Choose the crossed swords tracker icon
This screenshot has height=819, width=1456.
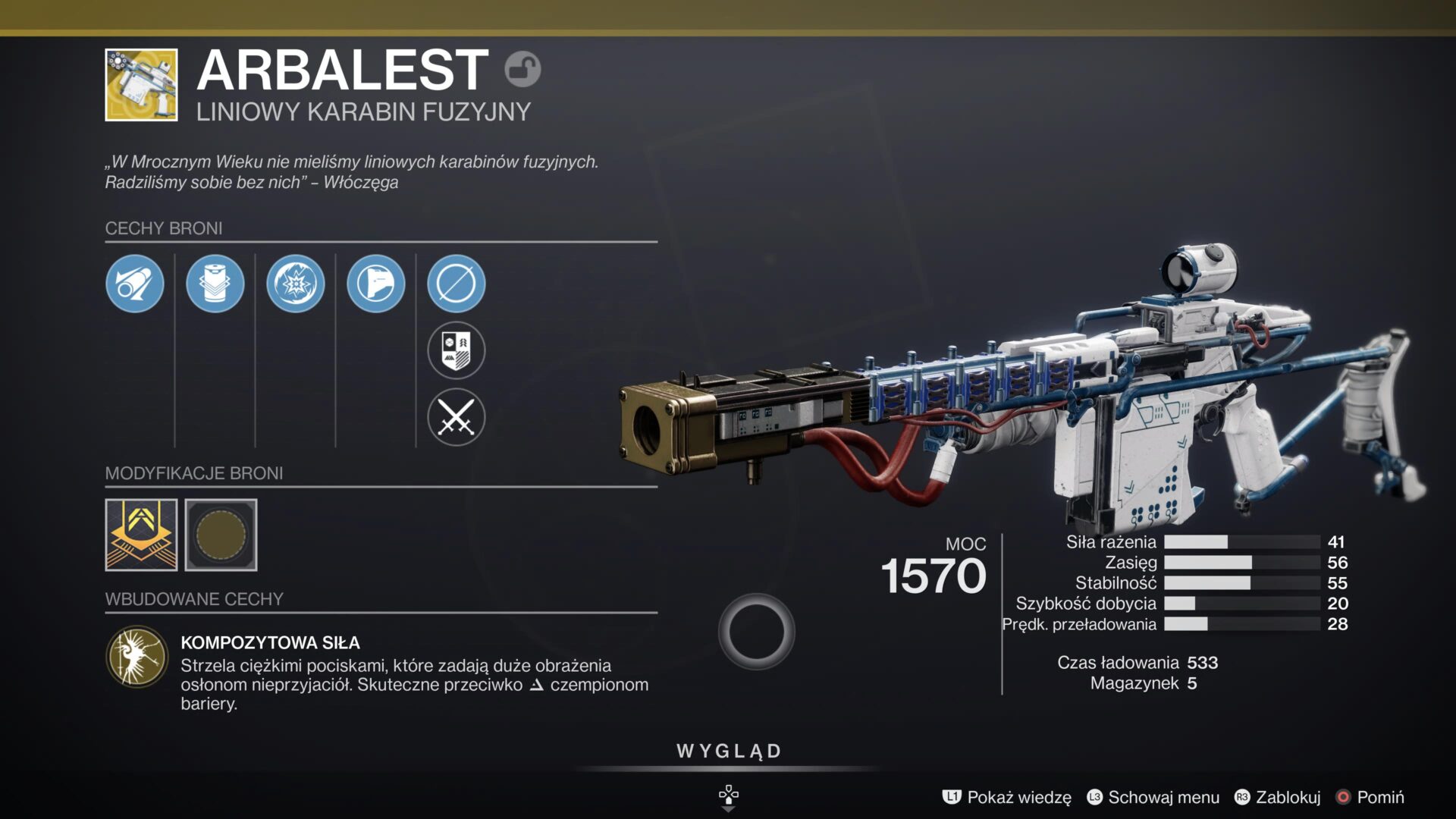[x=457, y=417]
